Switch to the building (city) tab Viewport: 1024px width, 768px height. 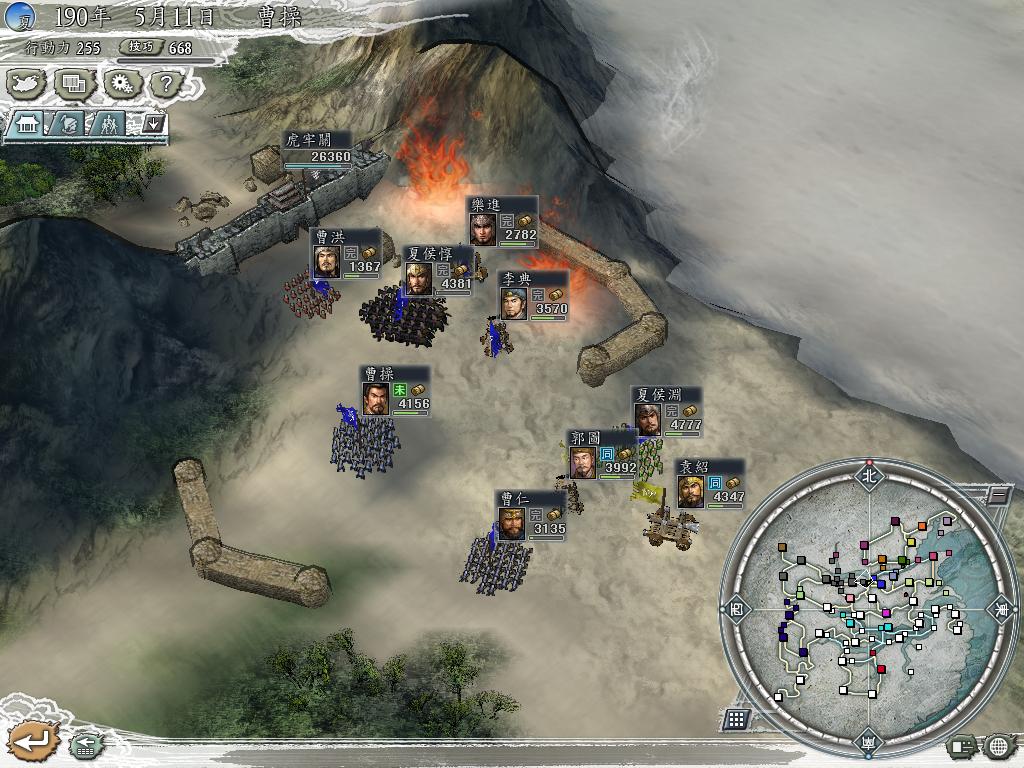click(27, 123)
